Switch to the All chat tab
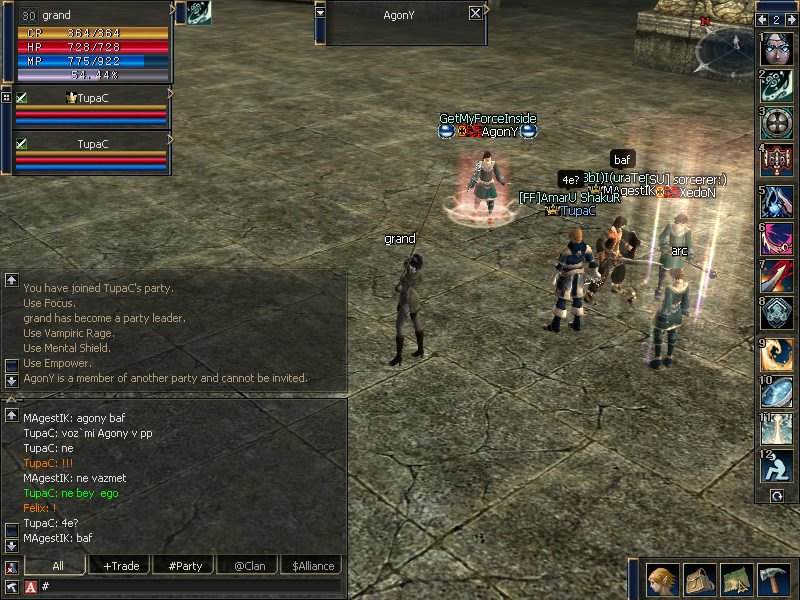 (x=58, y=566)
